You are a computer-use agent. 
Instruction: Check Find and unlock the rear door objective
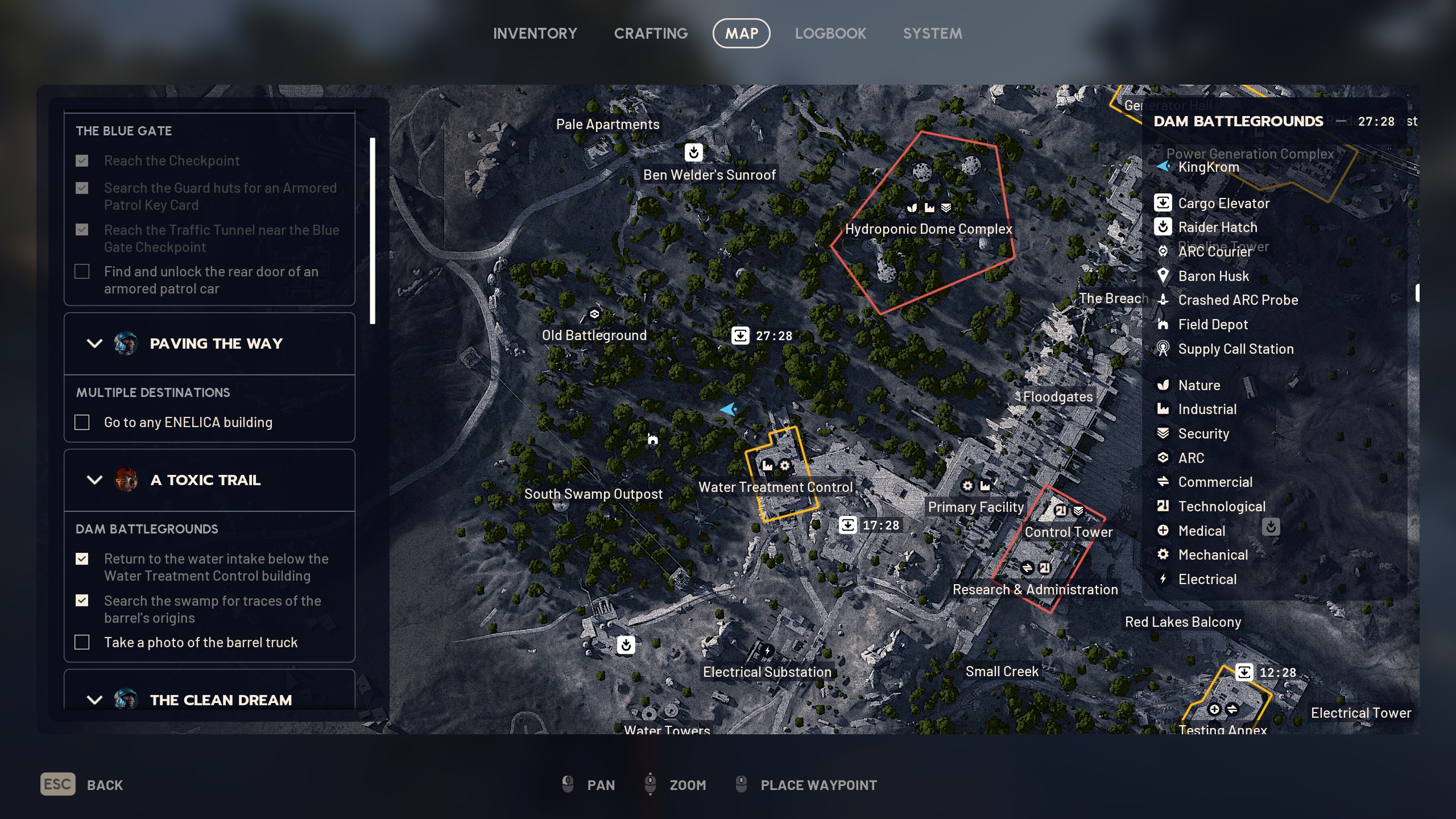pyautogui.click(x=82, y=271)
